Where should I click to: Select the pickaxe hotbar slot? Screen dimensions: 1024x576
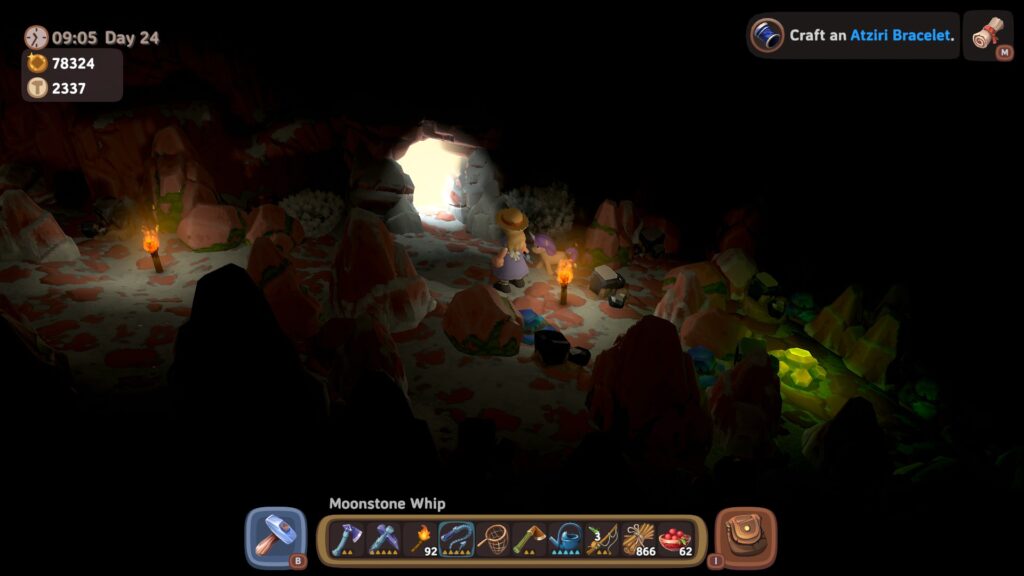pyautogui.click(x=383, y=539)
